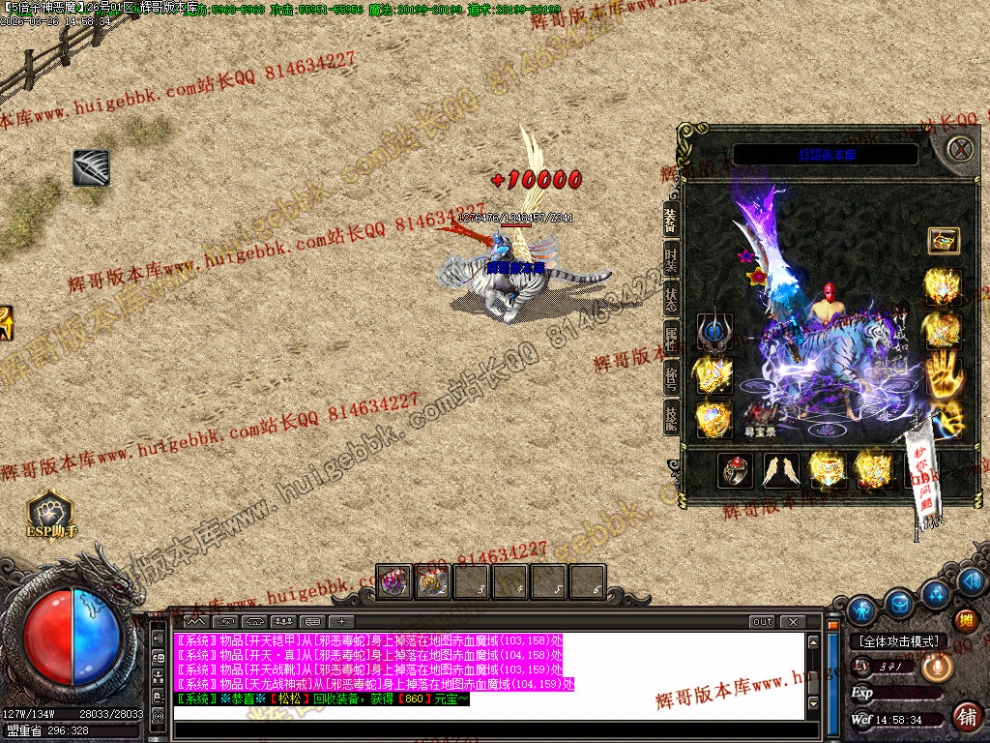Toggle the 全体攻击模式 attack mode label

[899, 641]
